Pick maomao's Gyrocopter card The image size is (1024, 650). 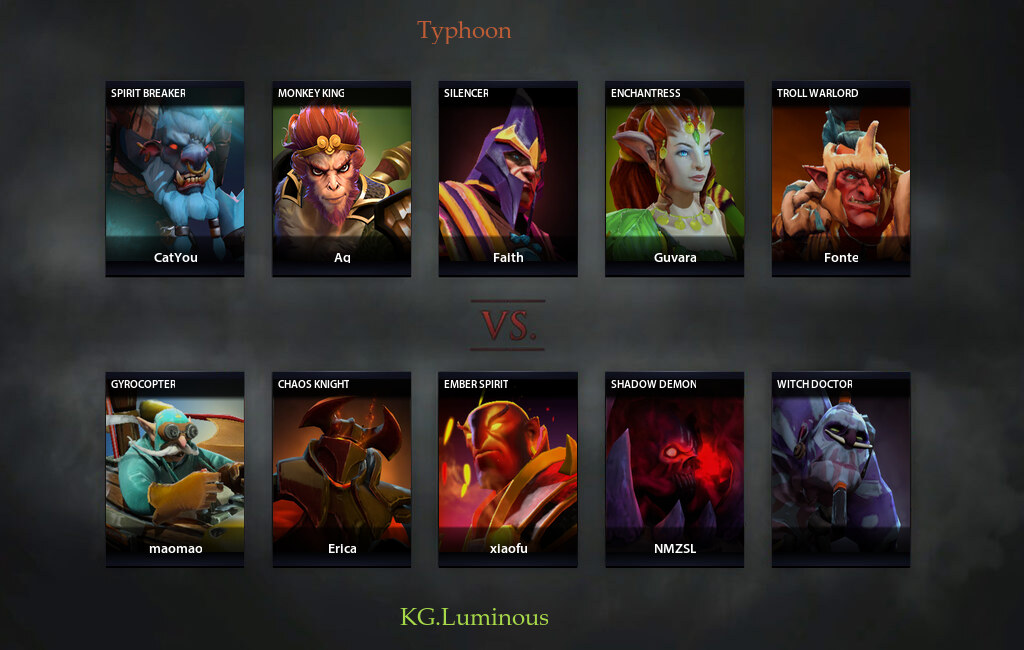coord(175,469)
